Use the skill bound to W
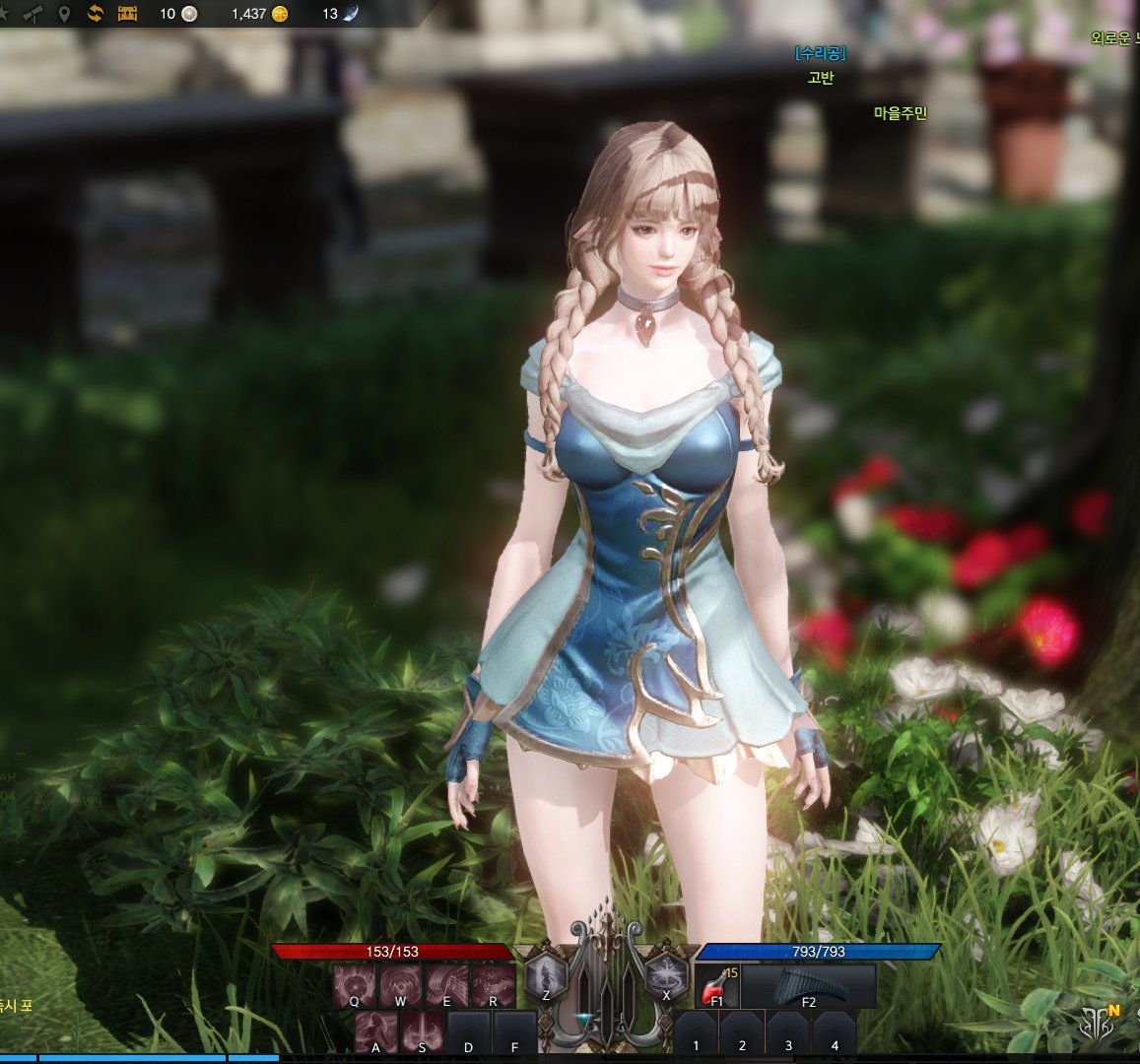The image size is (1140, 1064). pos(400,984)
